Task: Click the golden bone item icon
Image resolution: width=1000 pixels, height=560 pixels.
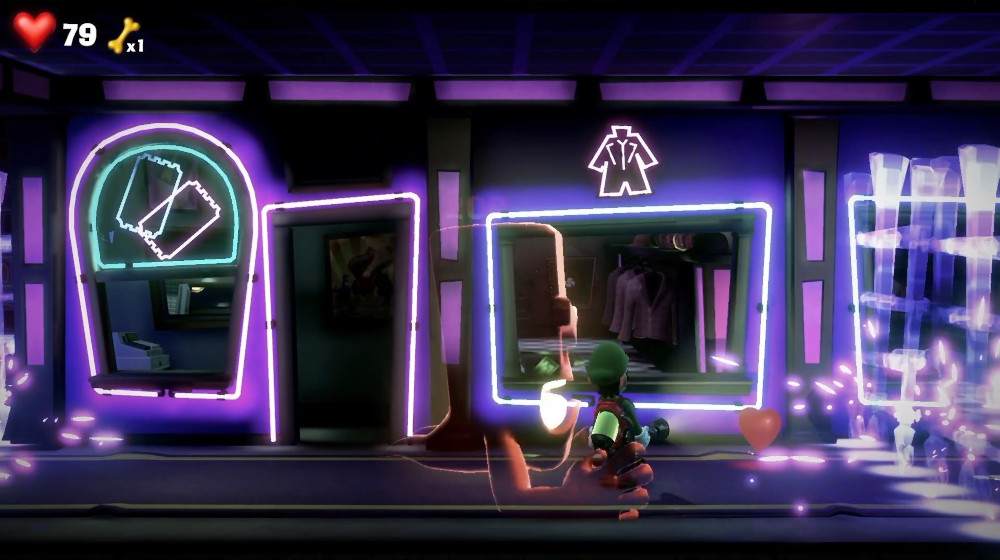Action: coord(123,35)
